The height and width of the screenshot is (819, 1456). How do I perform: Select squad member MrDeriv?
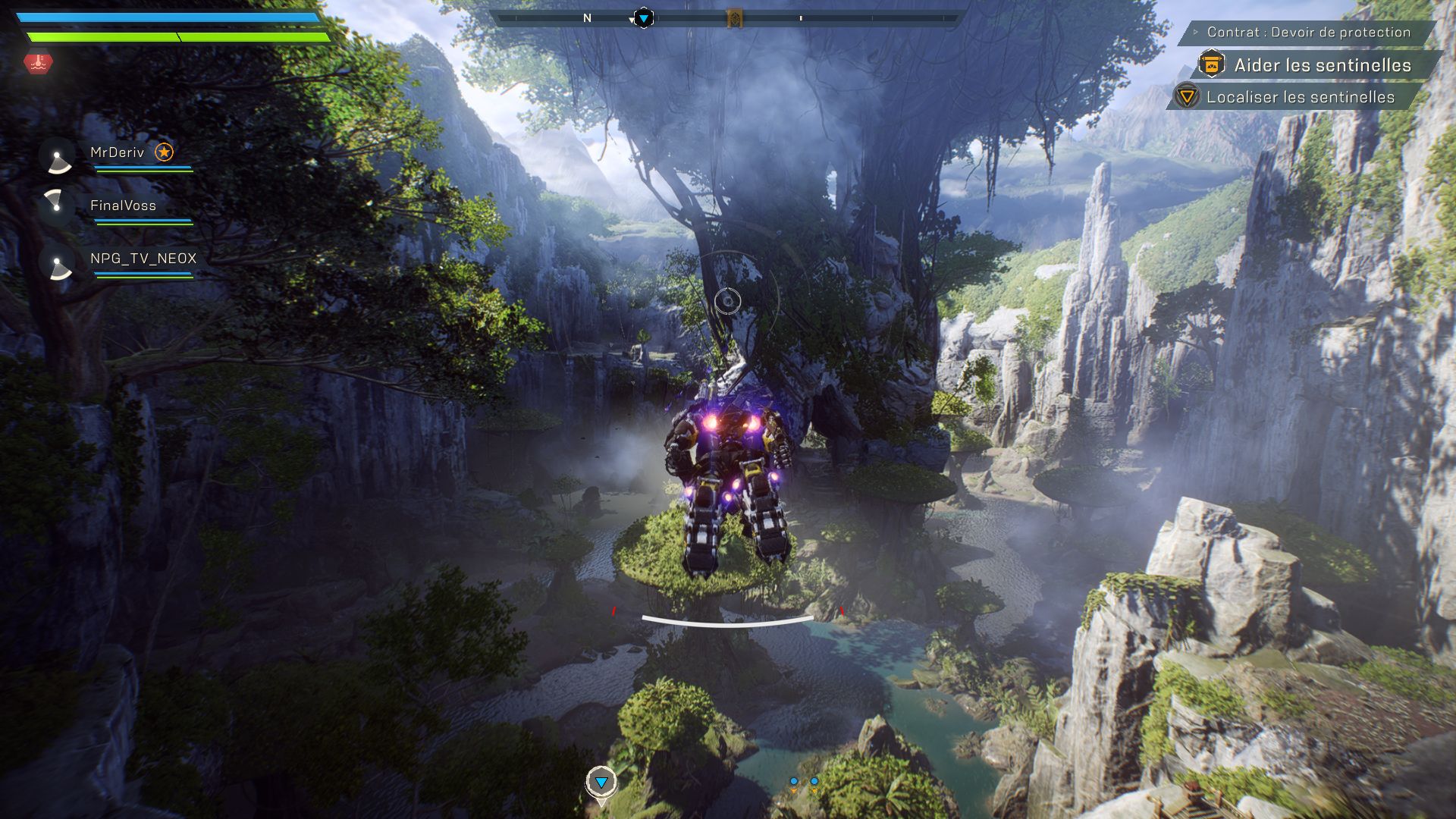coord(117,152)
